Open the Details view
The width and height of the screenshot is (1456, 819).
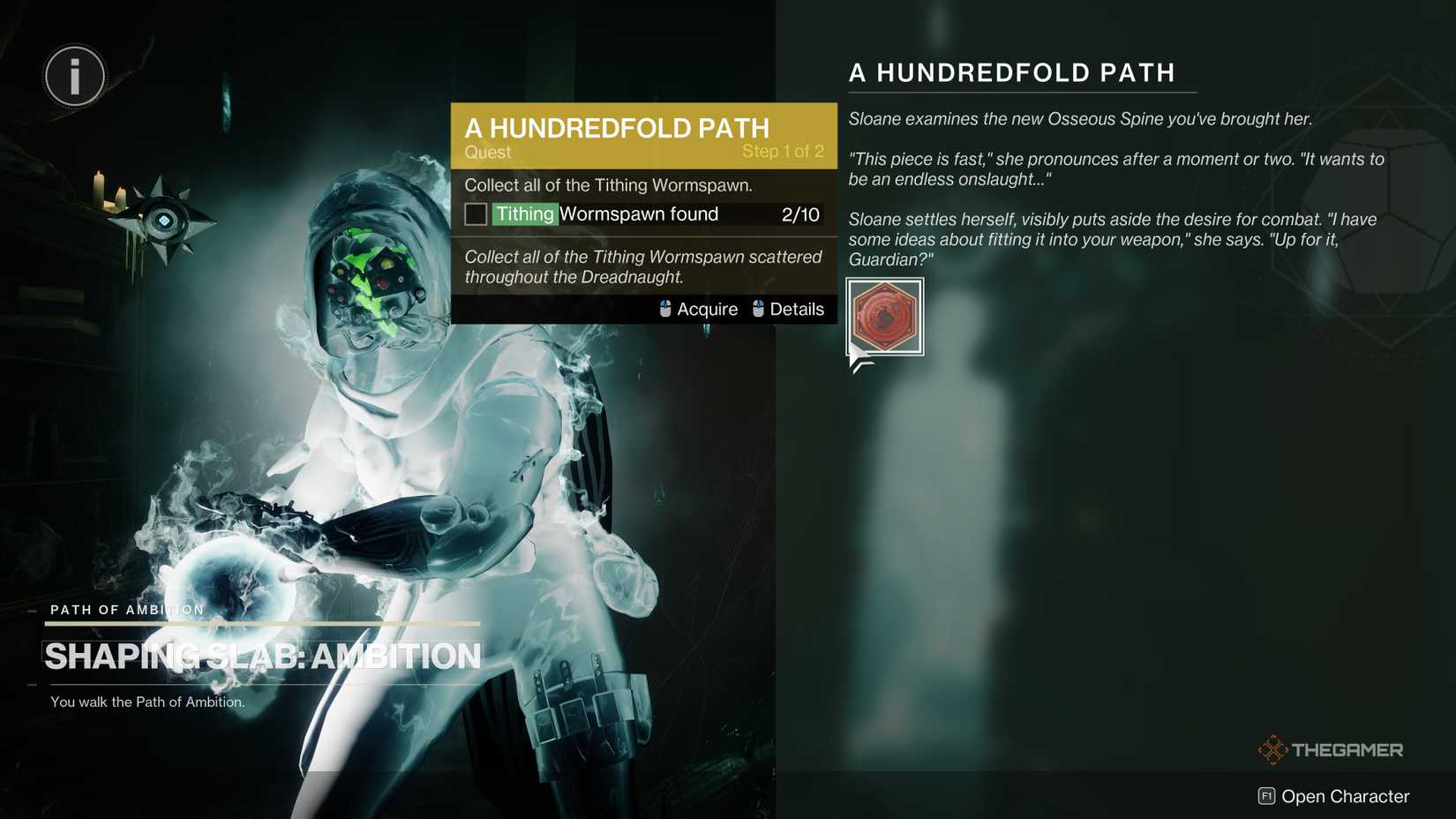pos(797,309)
